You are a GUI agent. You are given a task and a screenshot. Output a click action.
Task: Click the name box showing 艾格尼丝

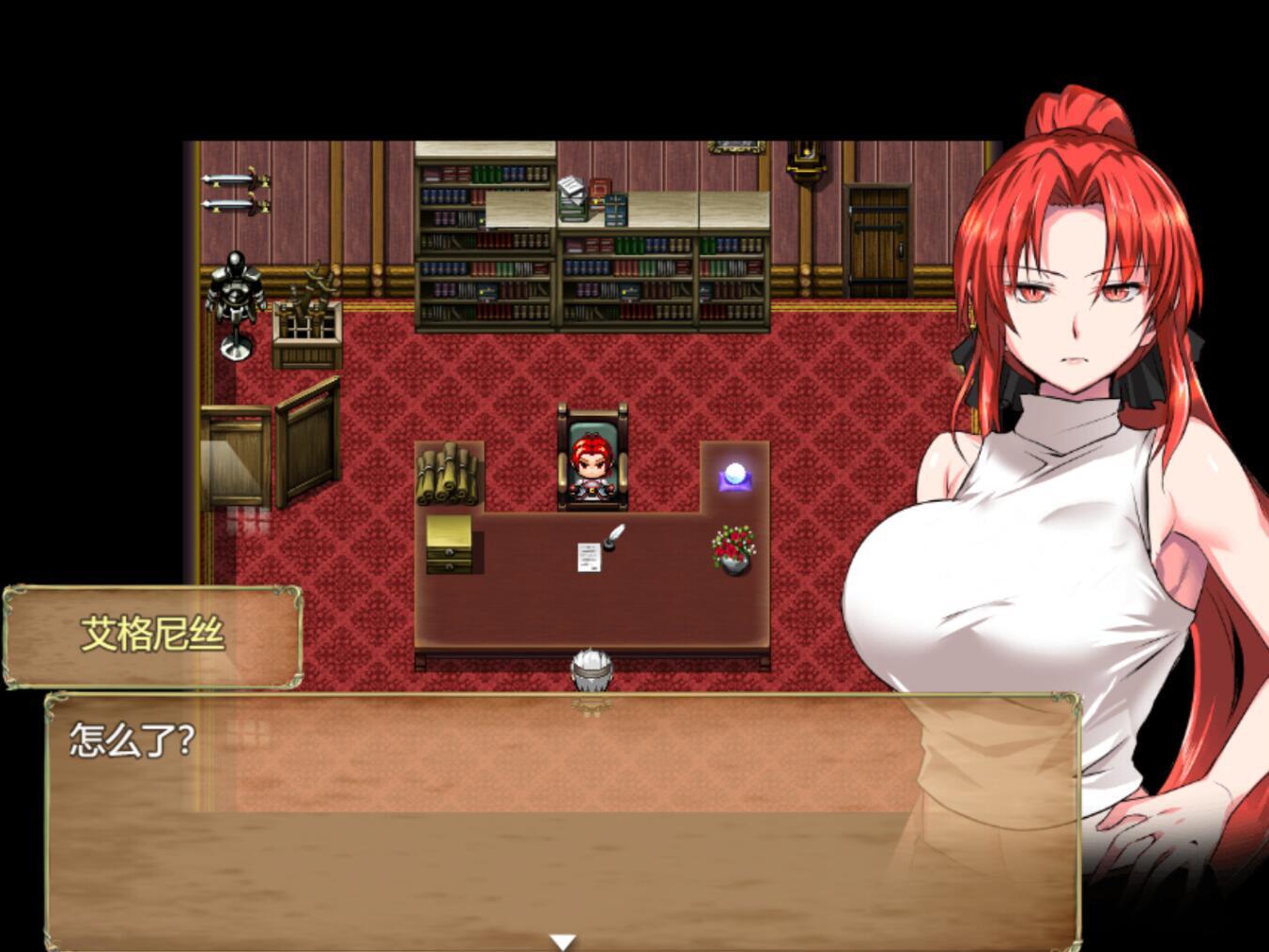tap(152, 634)
